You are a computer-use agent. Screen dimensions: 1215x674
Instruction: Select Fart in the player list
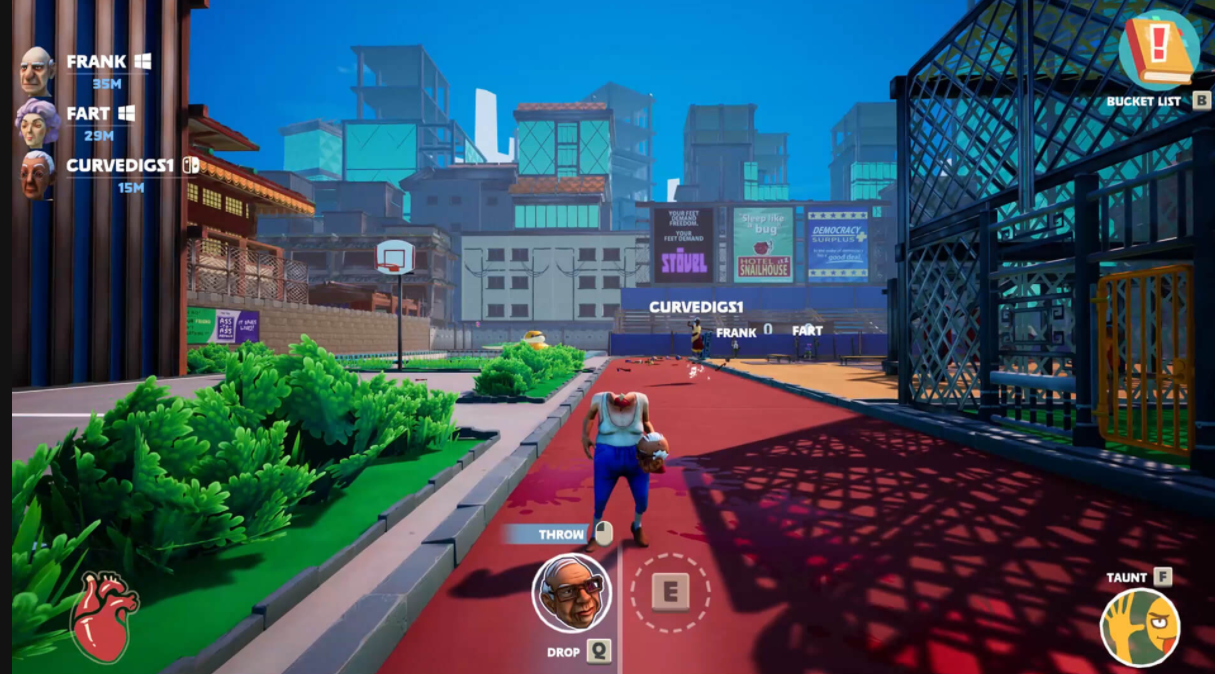88,114
